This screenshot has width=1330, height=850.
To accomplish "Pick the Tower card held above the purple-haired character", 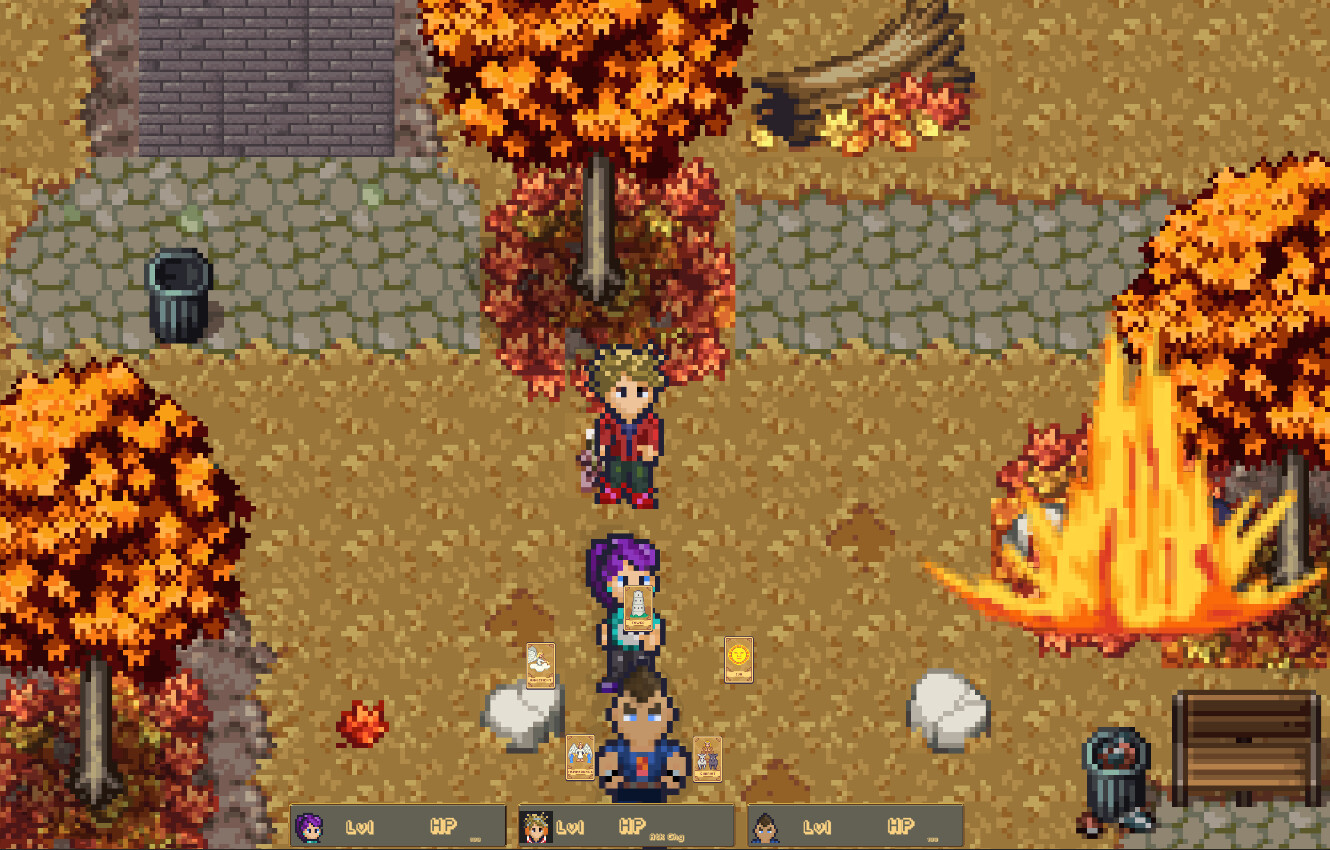I will point(637,608).
